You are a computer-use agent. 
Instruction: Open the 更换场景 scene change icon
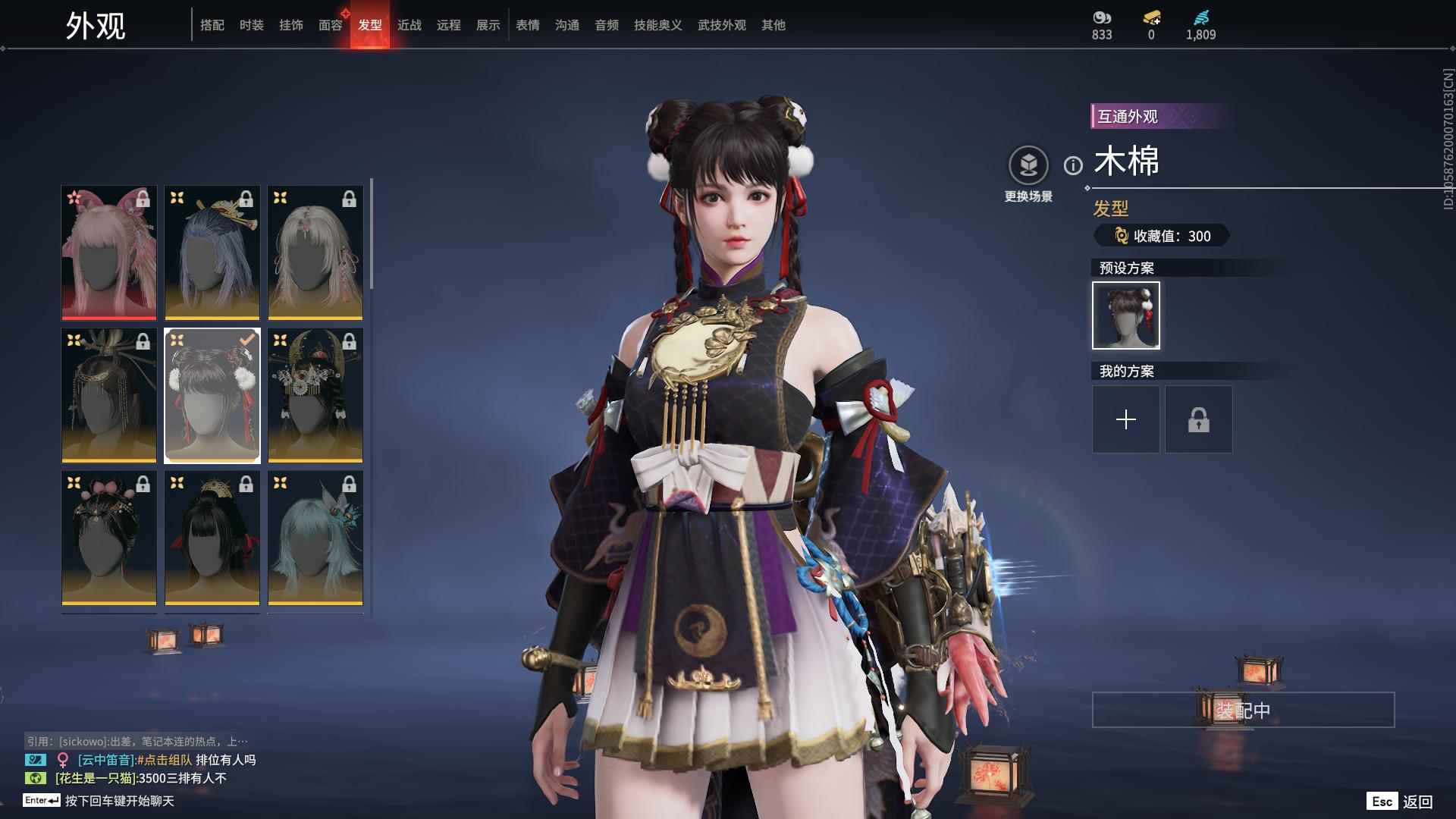pyautogui.click(x=1028, y=163)
